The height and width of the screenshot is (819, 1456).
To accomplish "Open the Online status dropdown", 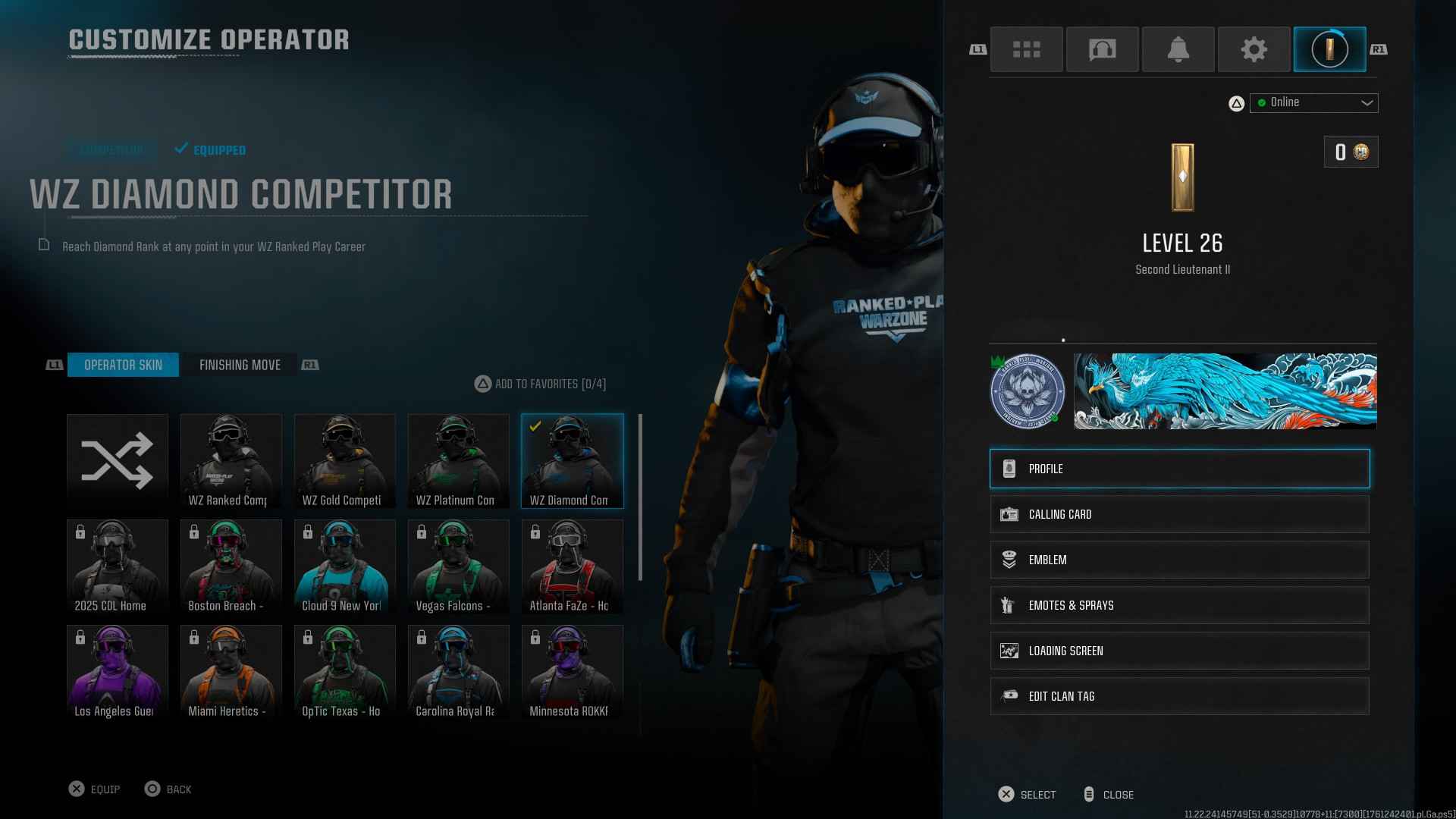I will click(x=1314, y=102).
